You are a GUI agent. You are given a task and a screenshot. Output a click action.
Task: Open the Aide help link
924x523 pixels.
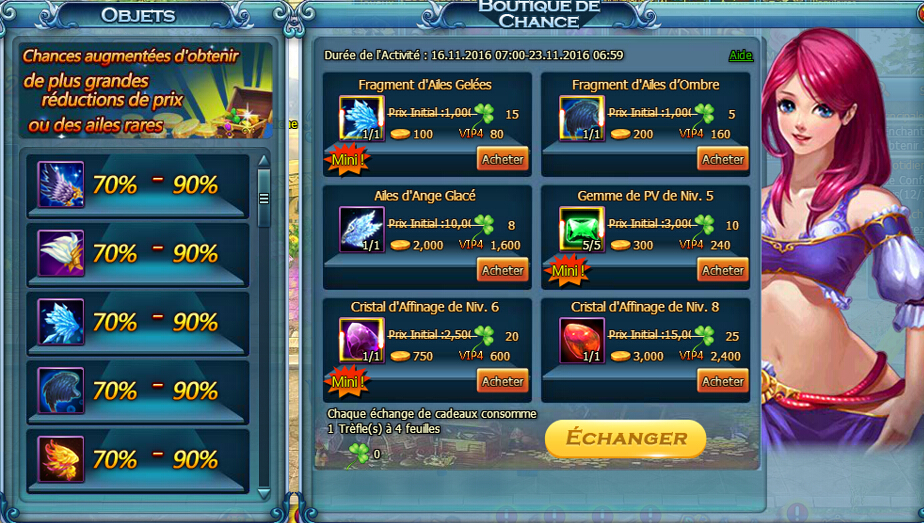(x=740, y=55)
